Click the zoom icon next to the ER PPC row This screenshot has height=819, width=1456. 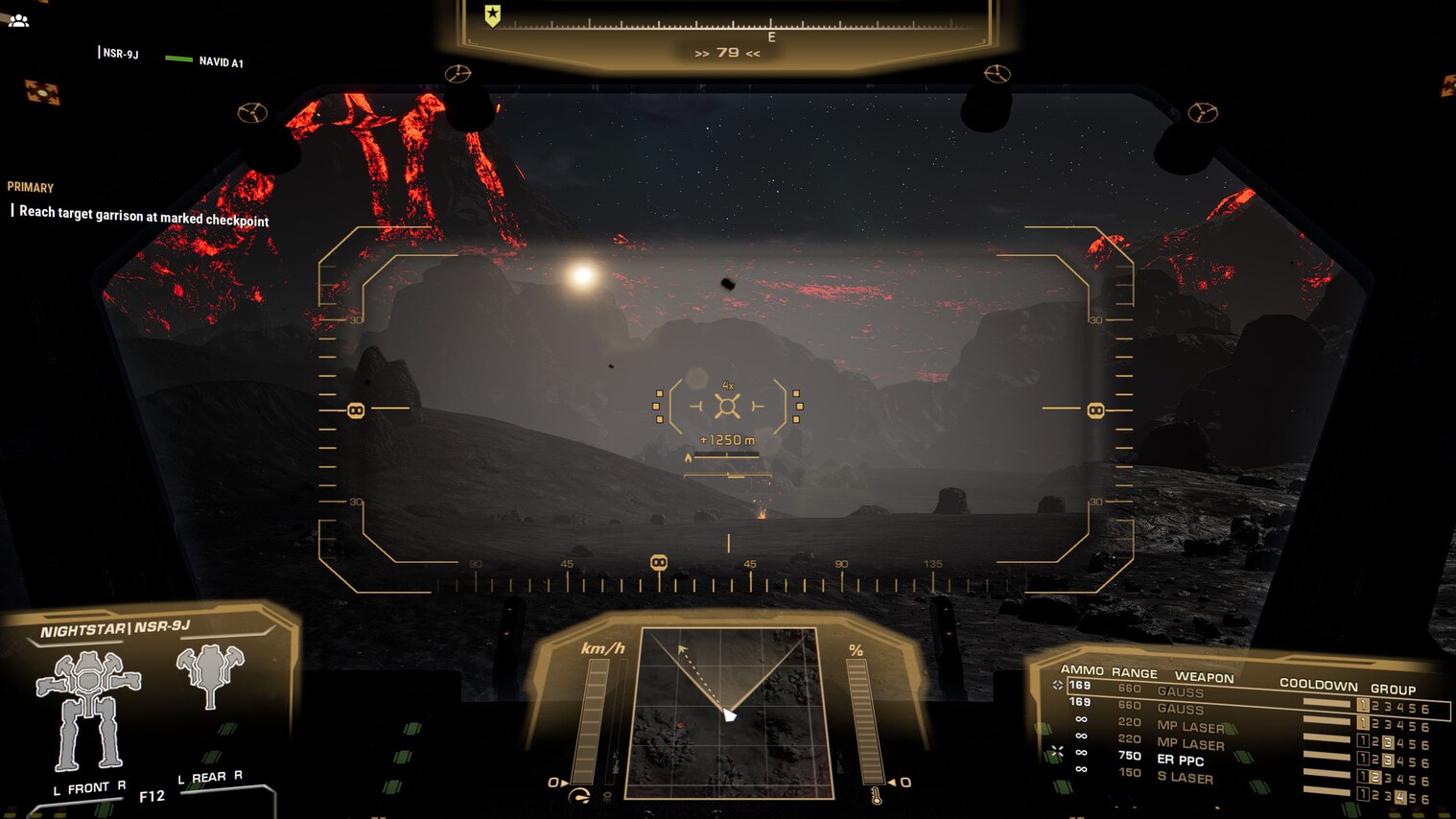1060,749
